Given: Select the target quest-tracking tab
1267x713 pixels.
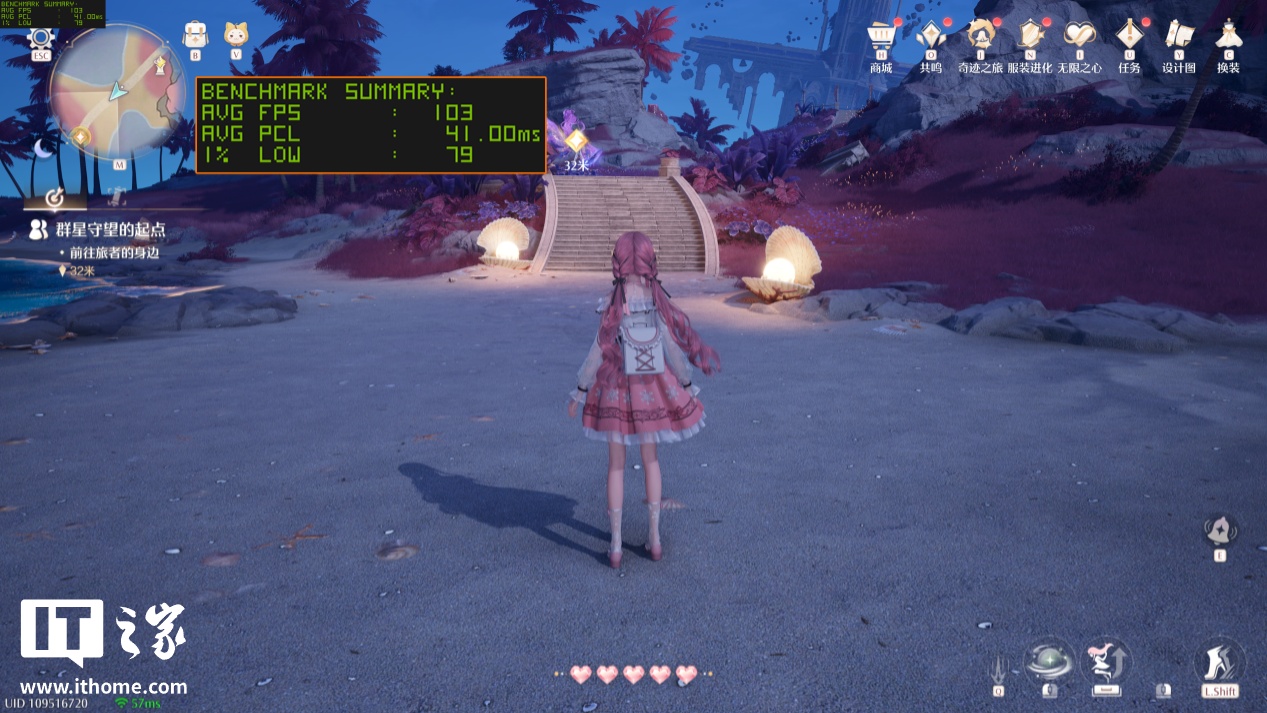Looking at the screenshot, I should 55,195.
